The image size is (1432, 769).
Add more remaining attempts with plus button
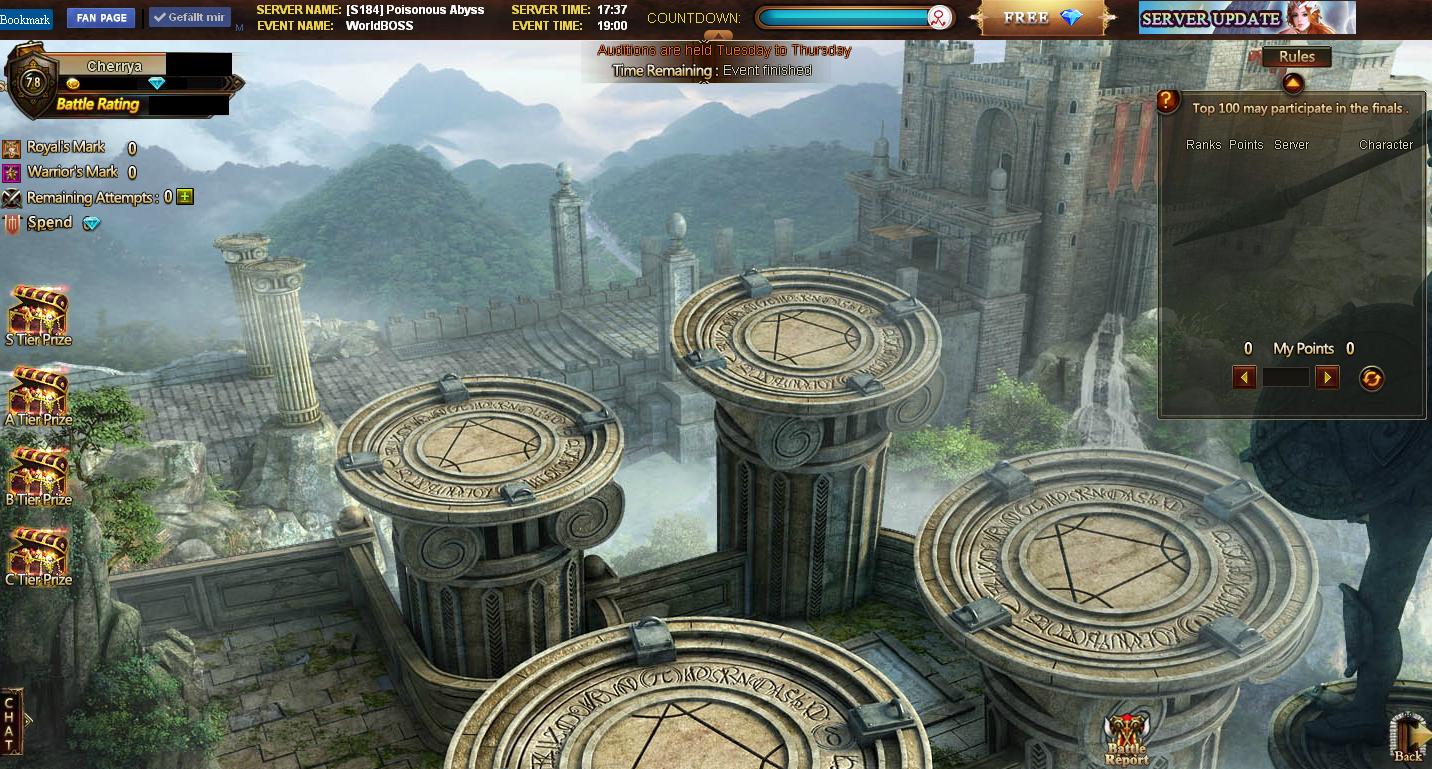click(x=184, y=197)
